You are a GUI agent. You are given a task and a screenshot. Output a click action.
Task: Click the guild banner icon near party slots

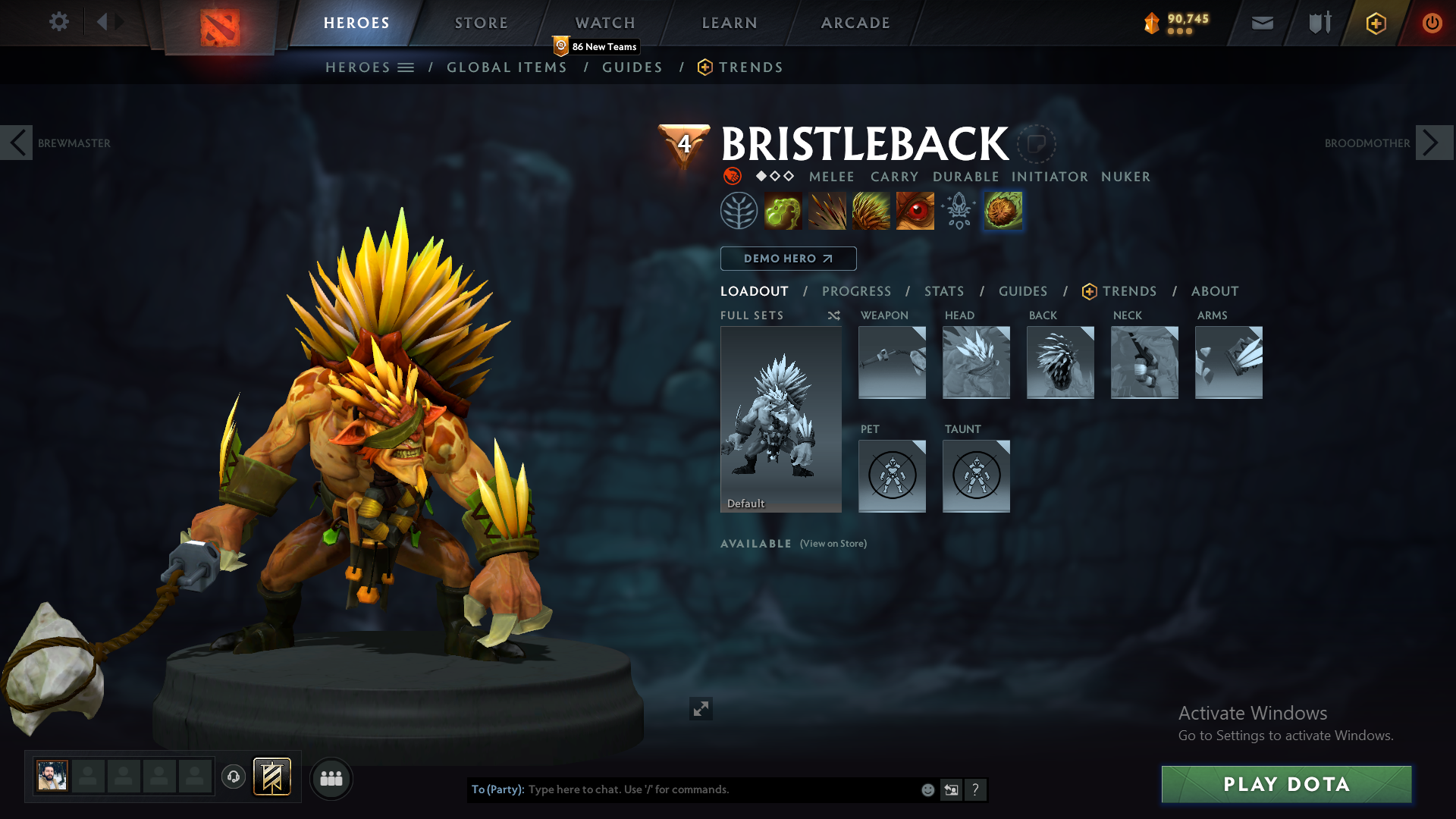(272, 777)
